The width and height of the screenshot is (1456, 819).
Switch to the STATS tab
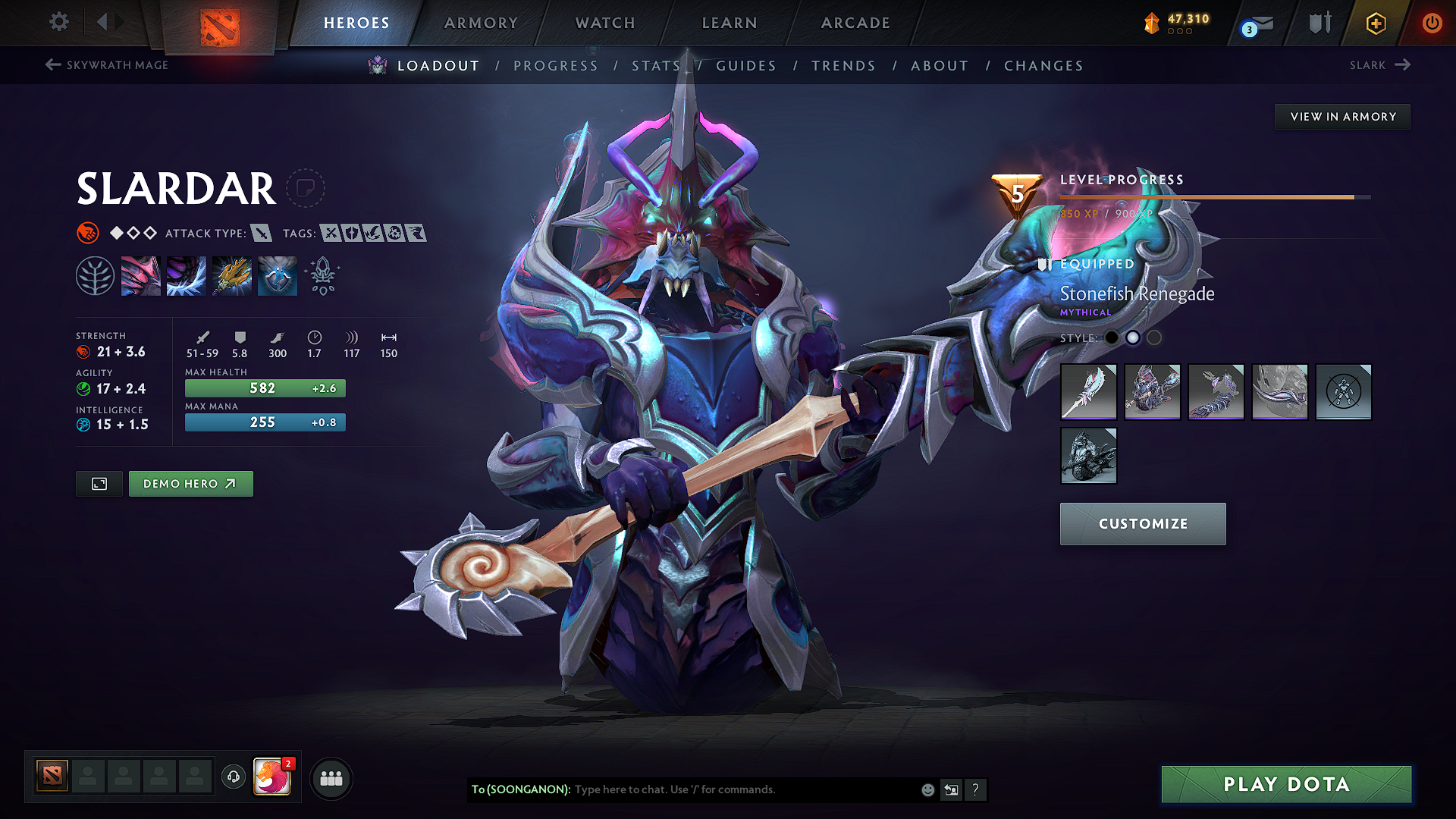656,66
